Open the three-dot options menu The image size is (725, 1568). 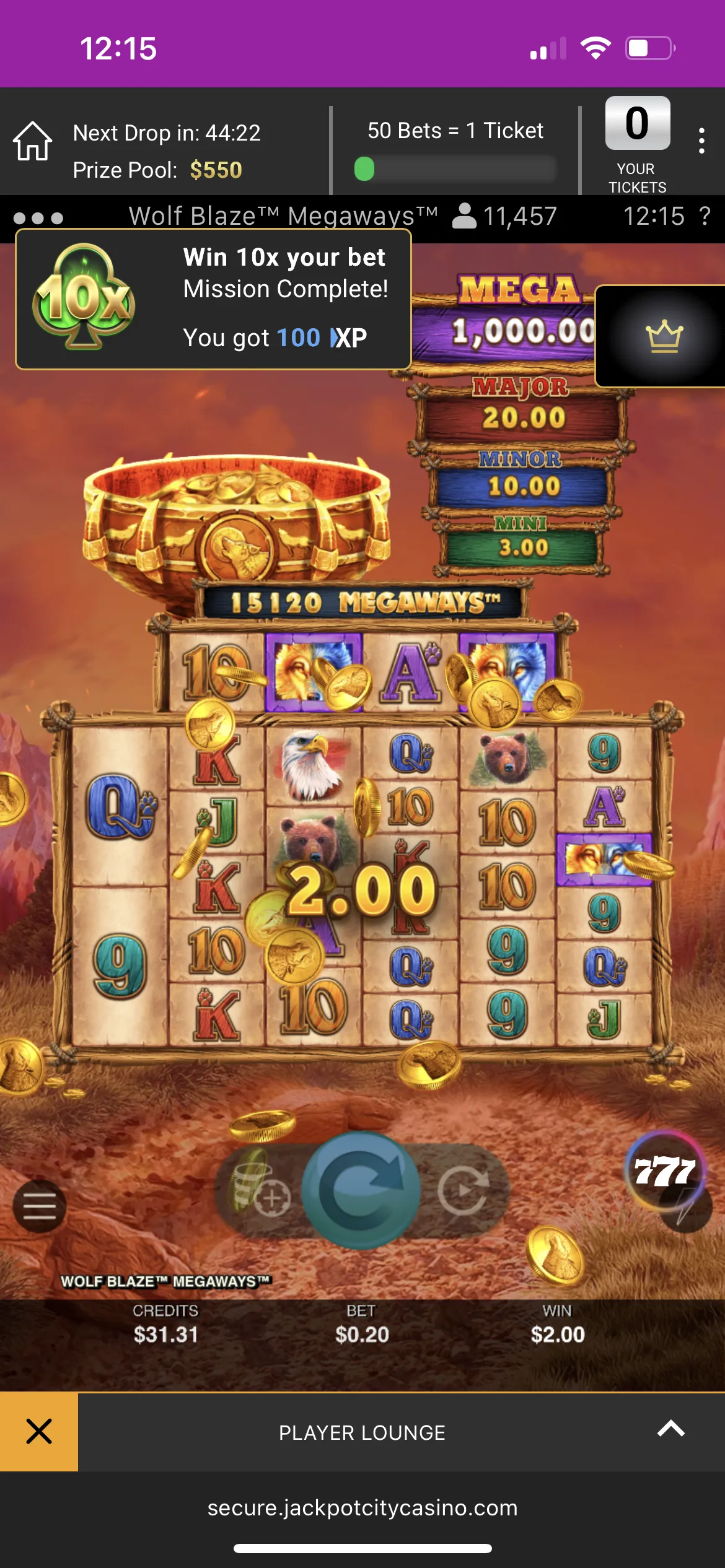pos(701,141)
